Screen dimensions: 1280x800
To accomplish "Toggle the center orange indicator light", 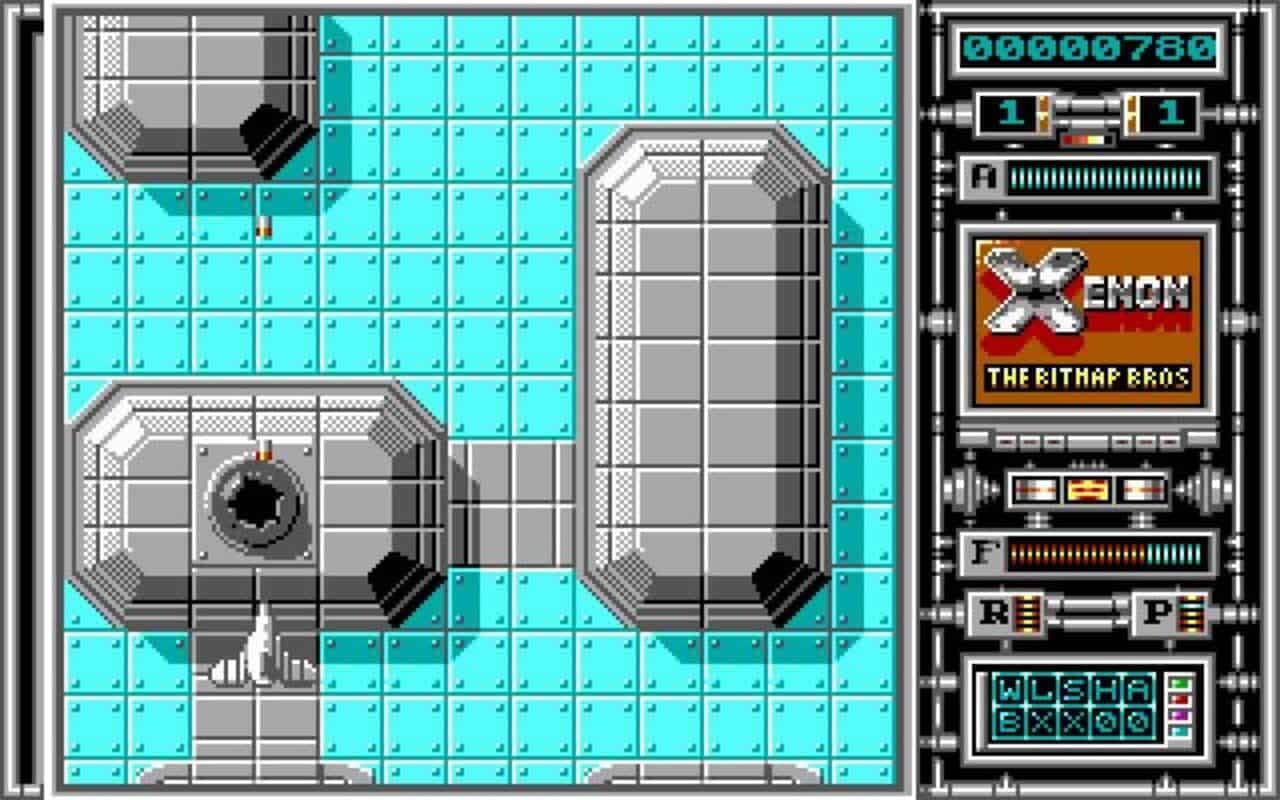I will tap(1087, 490).
